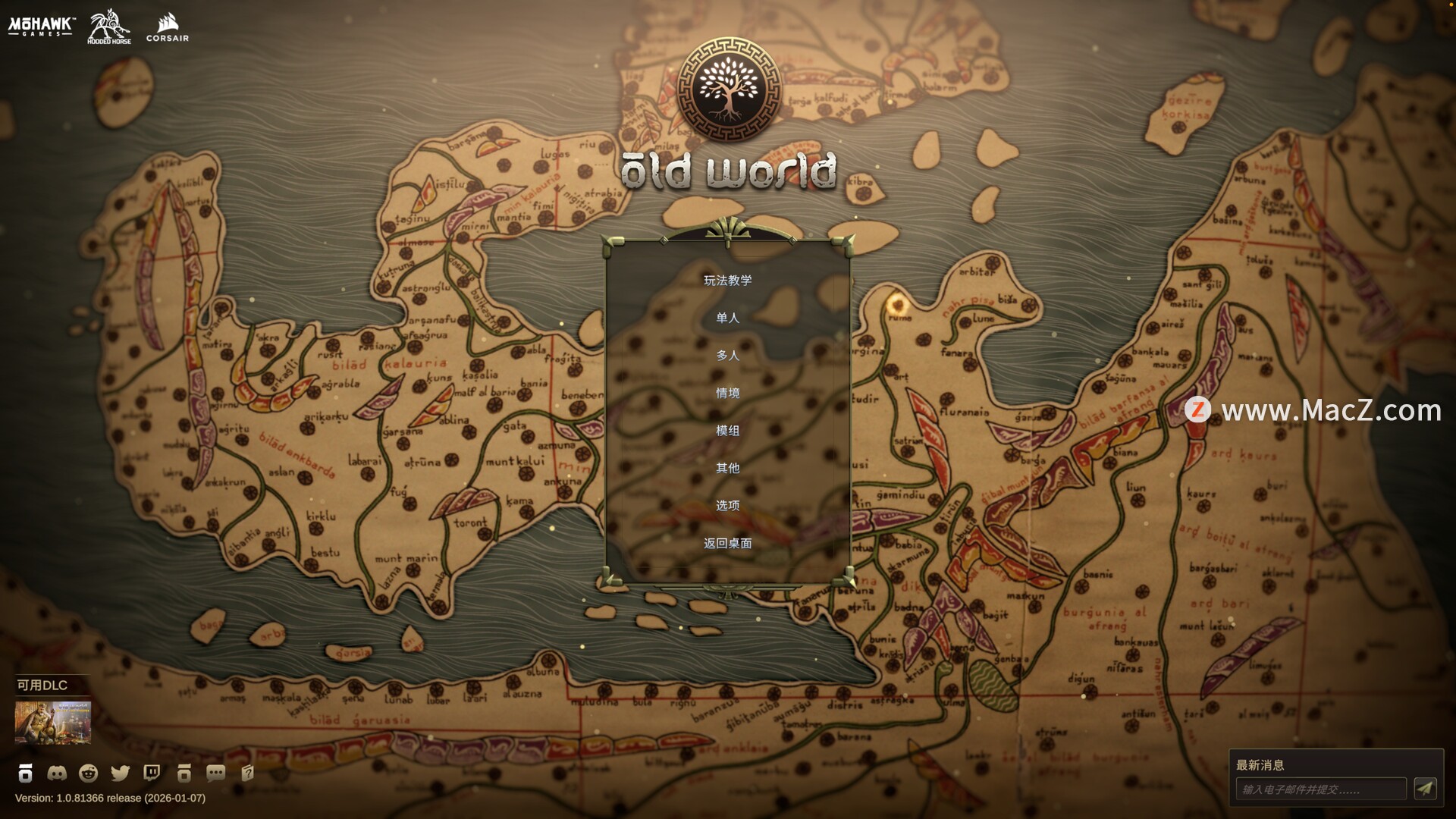
Task: Focus the newsletter email input field
Action: click(1320, 789)
